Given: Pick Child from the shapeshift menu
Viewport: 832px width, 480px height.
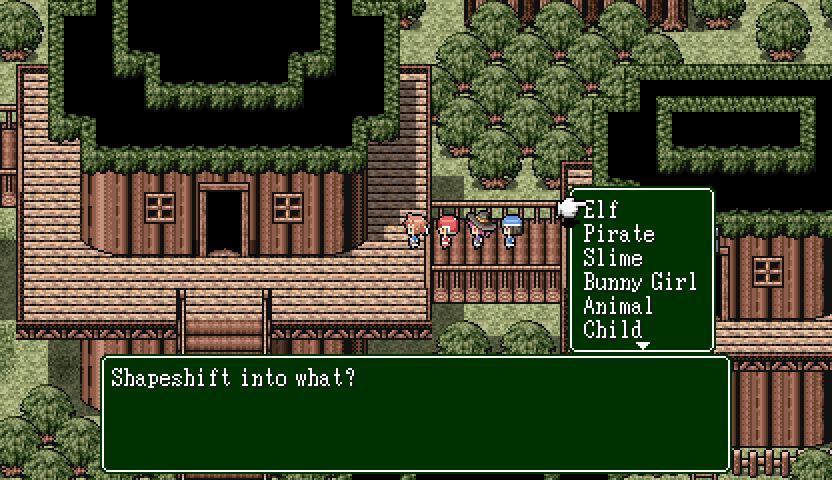Looking at the screenshot, I should 613,329.
